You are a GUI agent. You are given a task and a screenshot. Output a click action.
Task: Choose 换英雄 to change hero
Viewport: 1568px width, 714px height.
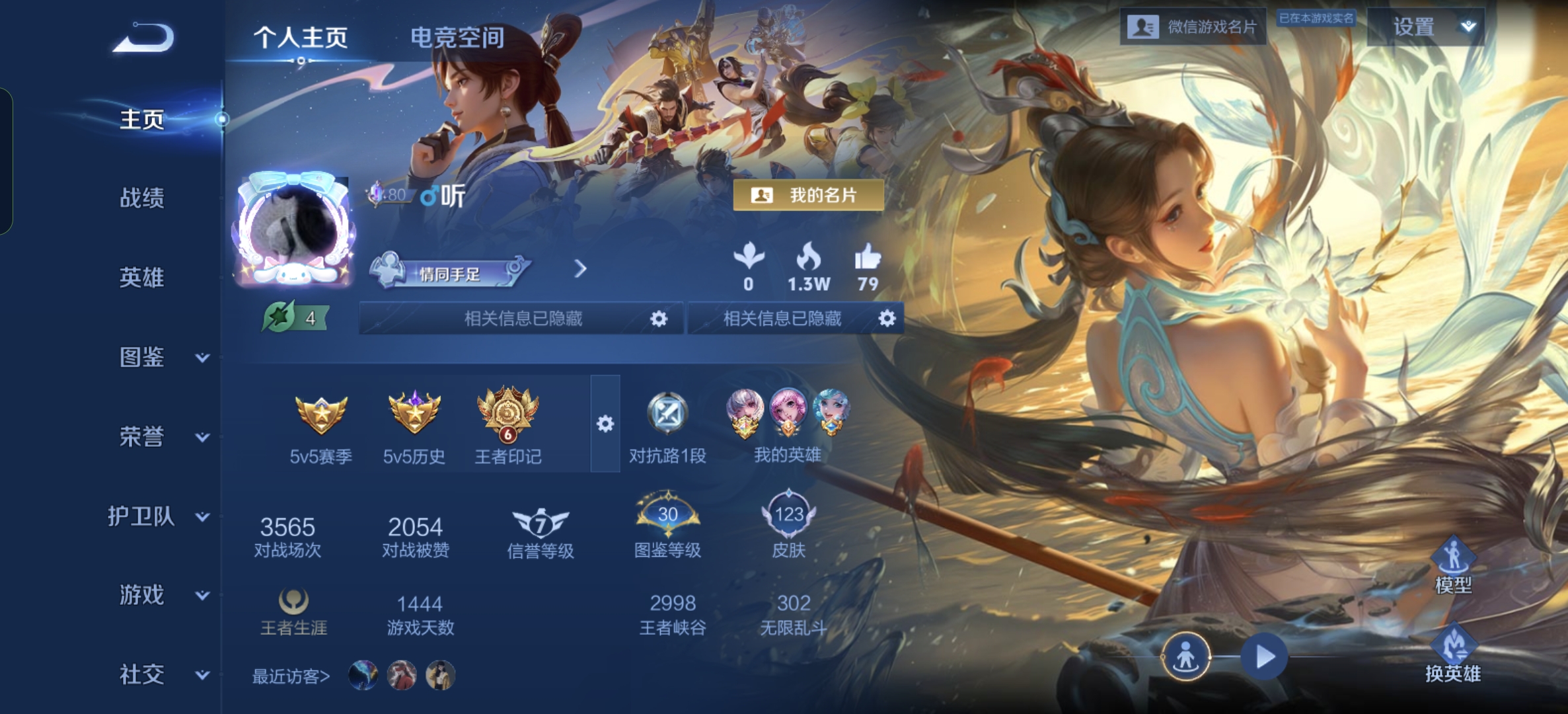1452,654
